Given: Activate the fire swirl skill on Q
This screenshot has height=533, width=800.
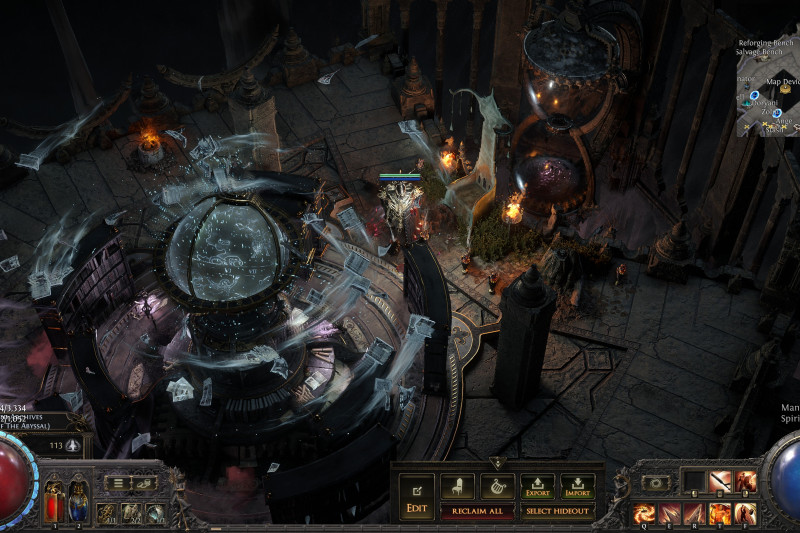Looking at the screenshot, I should (x=642, y=514).
